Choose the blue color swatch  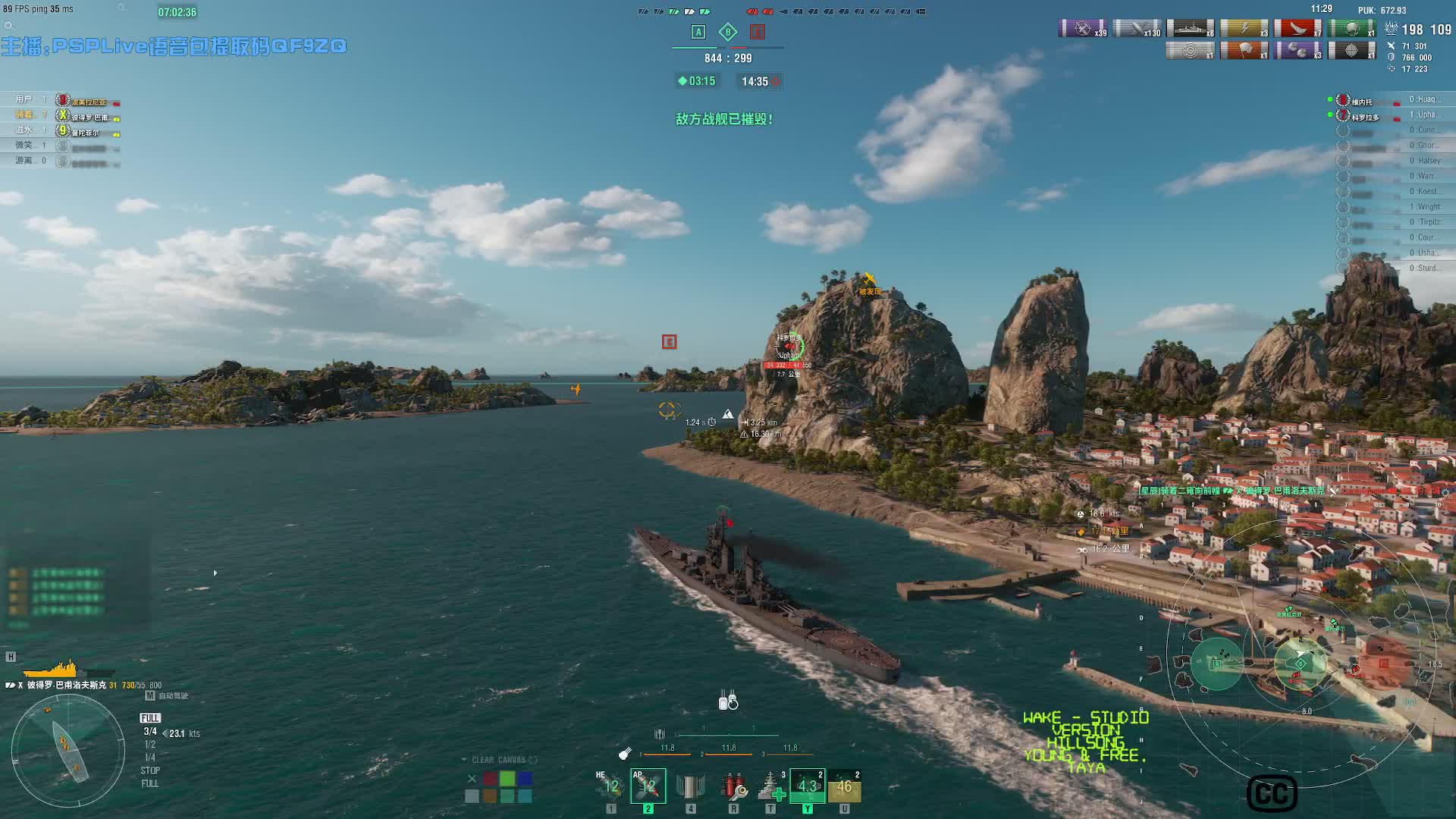[x=525, y=779]
